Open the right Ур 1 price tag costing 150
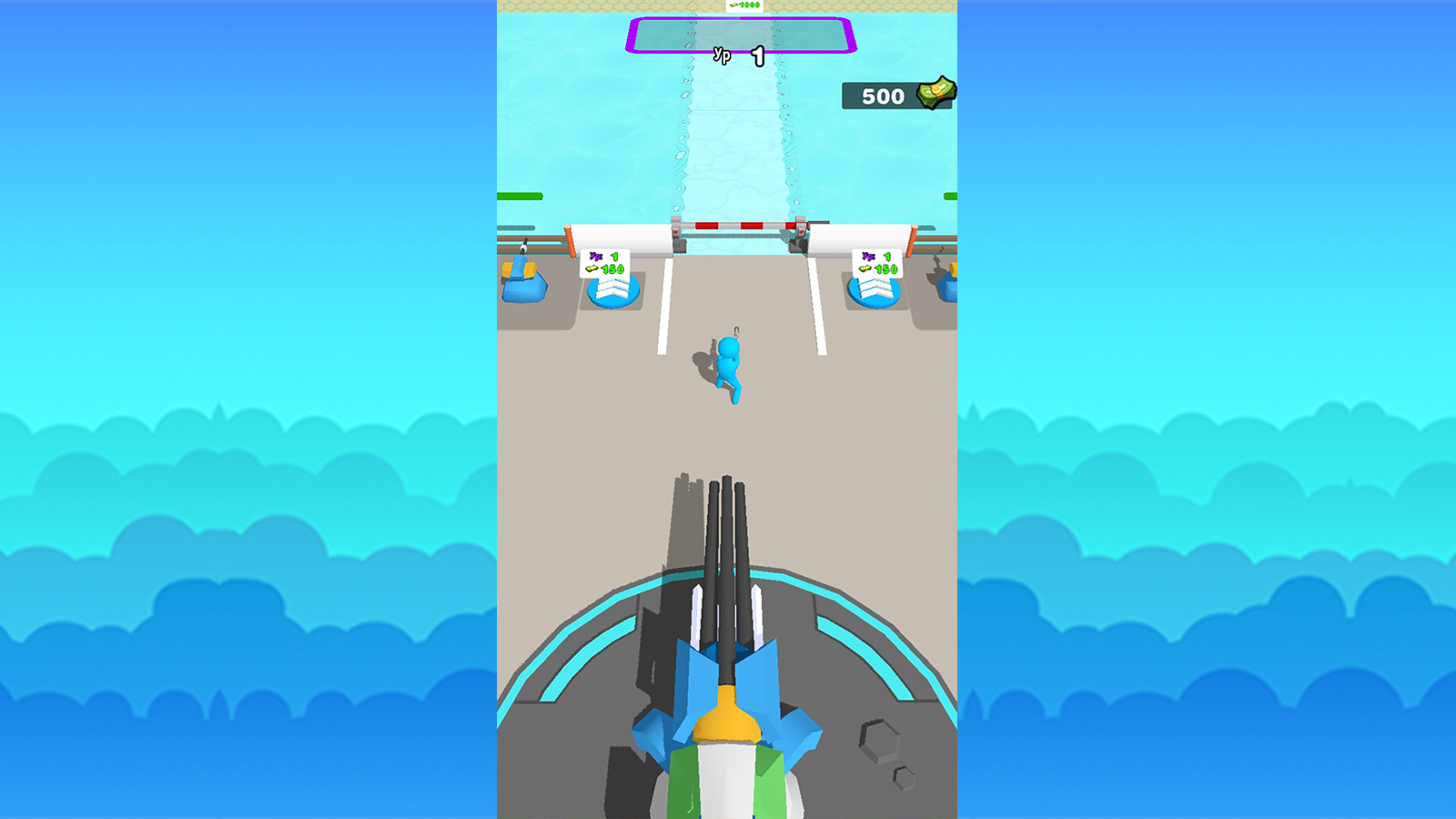The image size is (1456, 819). point(876,261)
